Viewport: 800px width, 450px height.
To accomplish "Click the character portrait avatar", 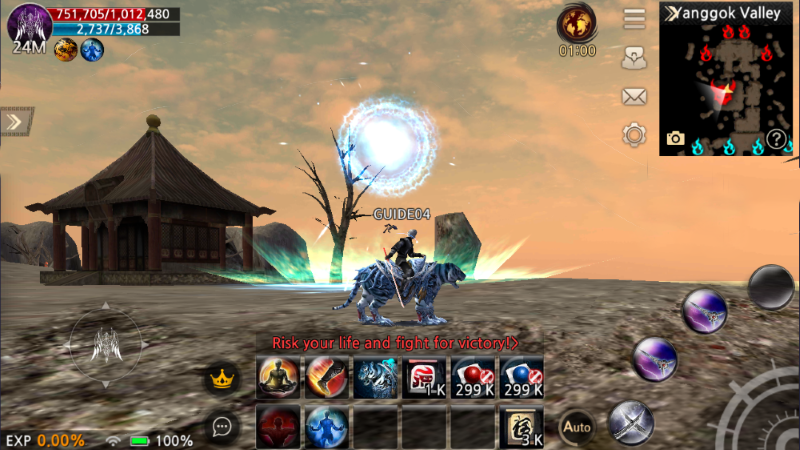I will click(29, 22).
